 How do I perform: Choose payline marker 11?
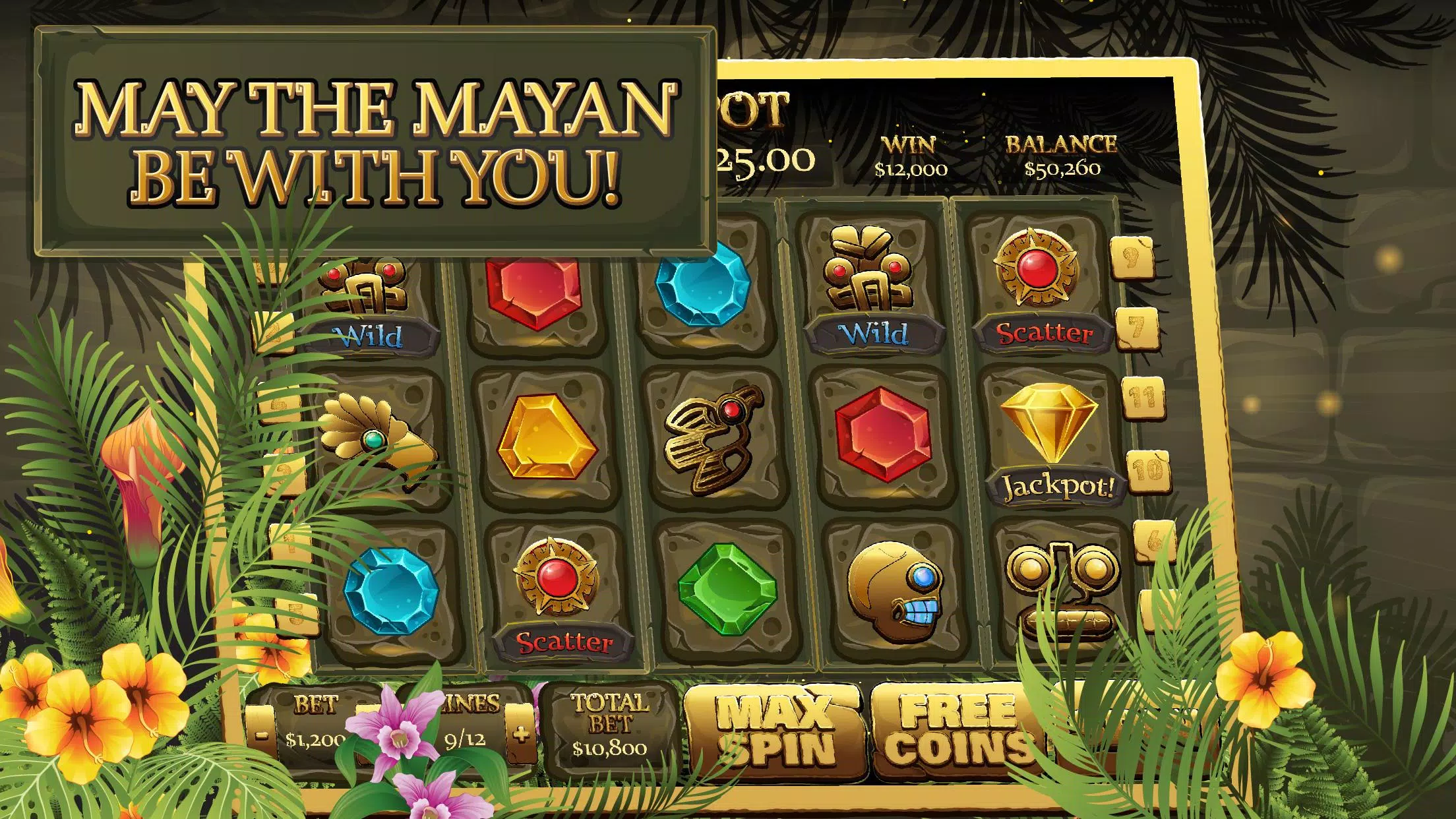click(x=1143, y=398)
